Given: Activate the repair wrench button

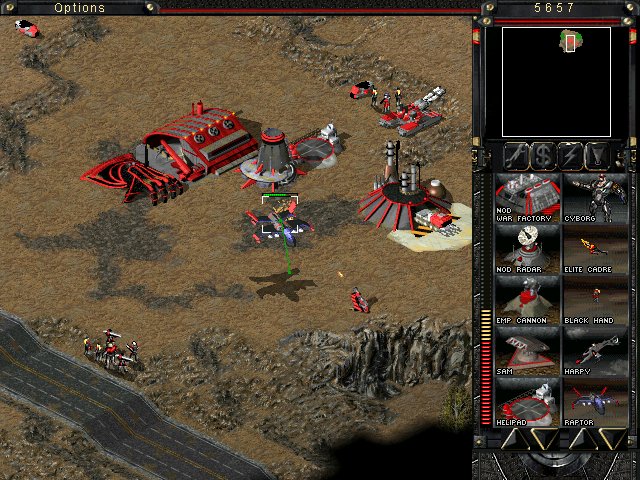Looking at the screenshot, I should (516, 156).
